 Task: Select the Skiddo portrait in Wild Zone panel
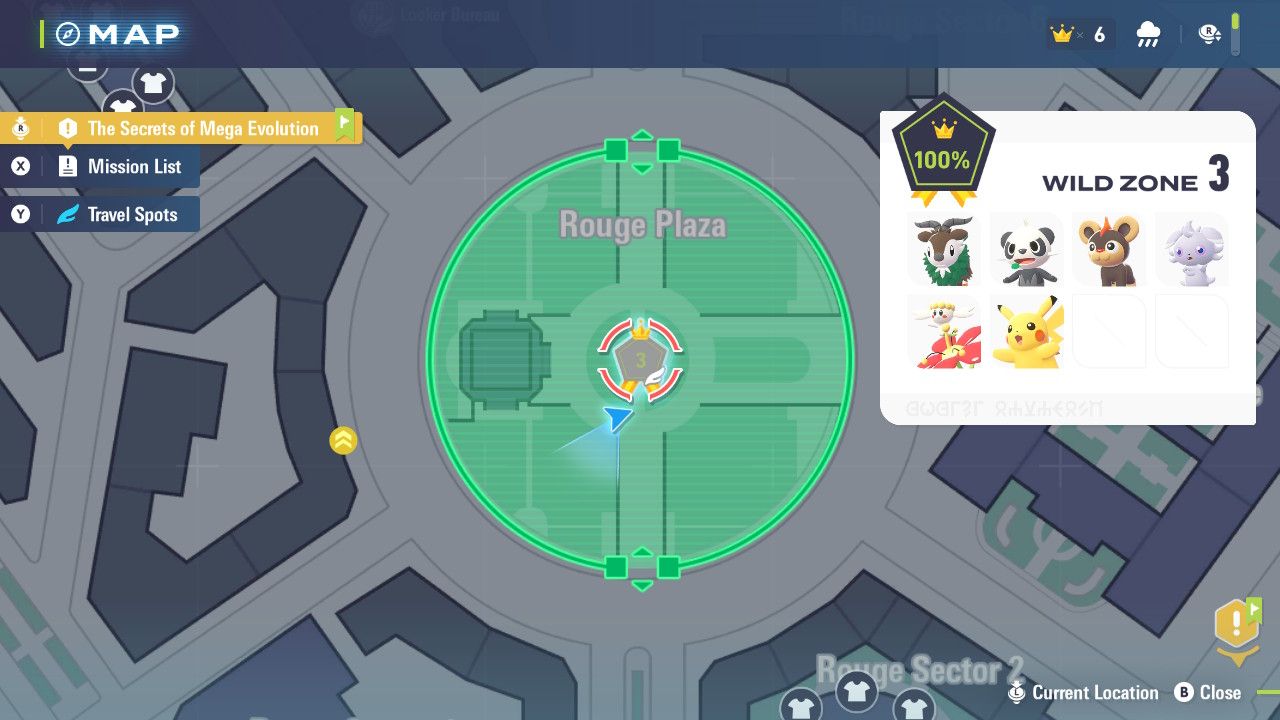tap(944, 248)
